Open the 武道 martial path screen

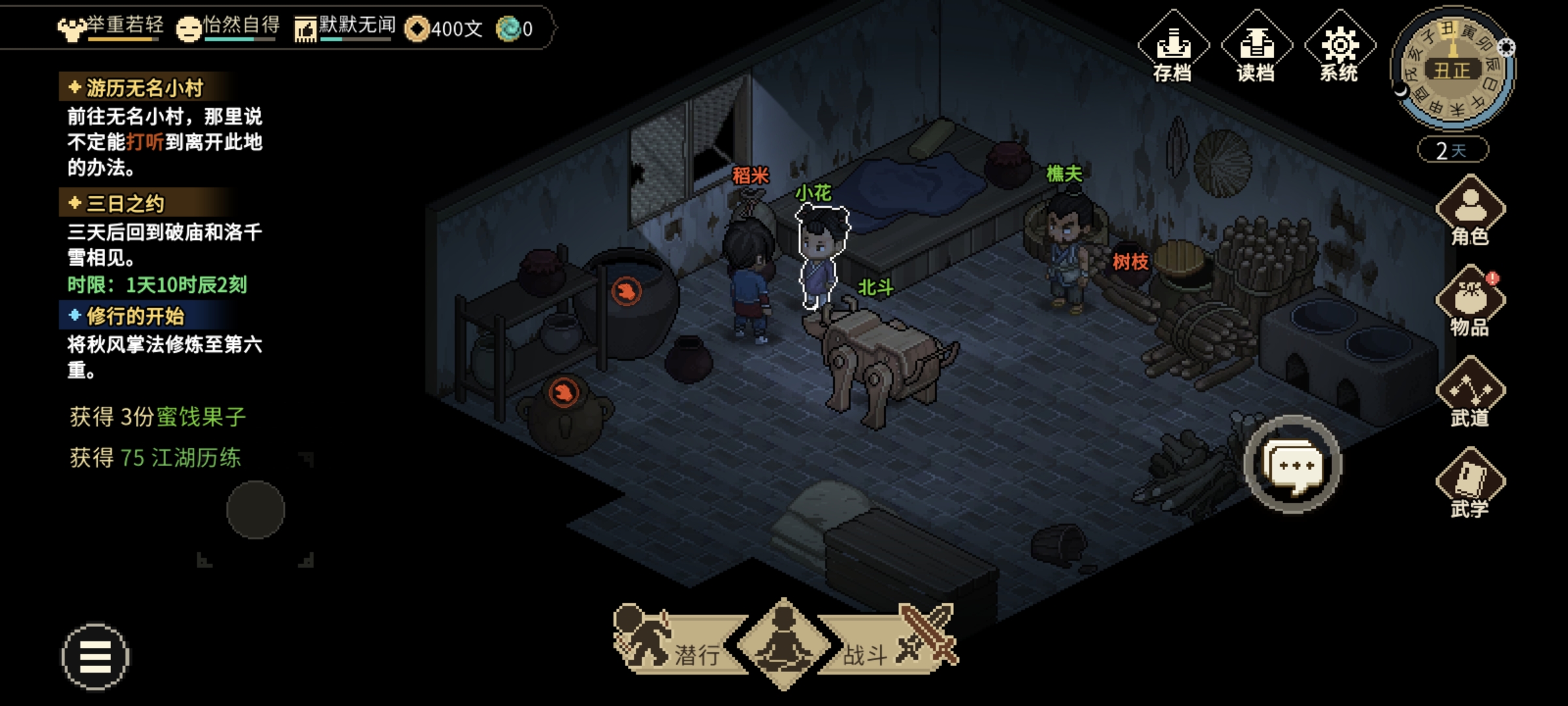tap(1470, 394)
